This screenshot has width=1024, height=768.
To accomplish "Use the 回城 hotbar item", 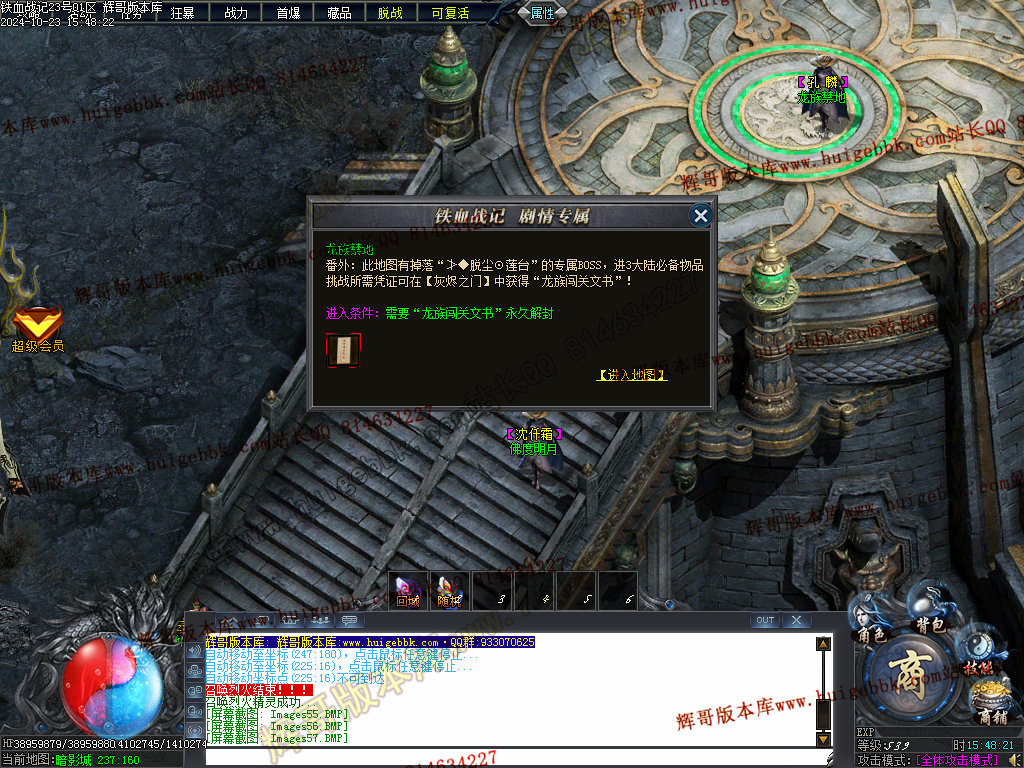I will point(408,590).
